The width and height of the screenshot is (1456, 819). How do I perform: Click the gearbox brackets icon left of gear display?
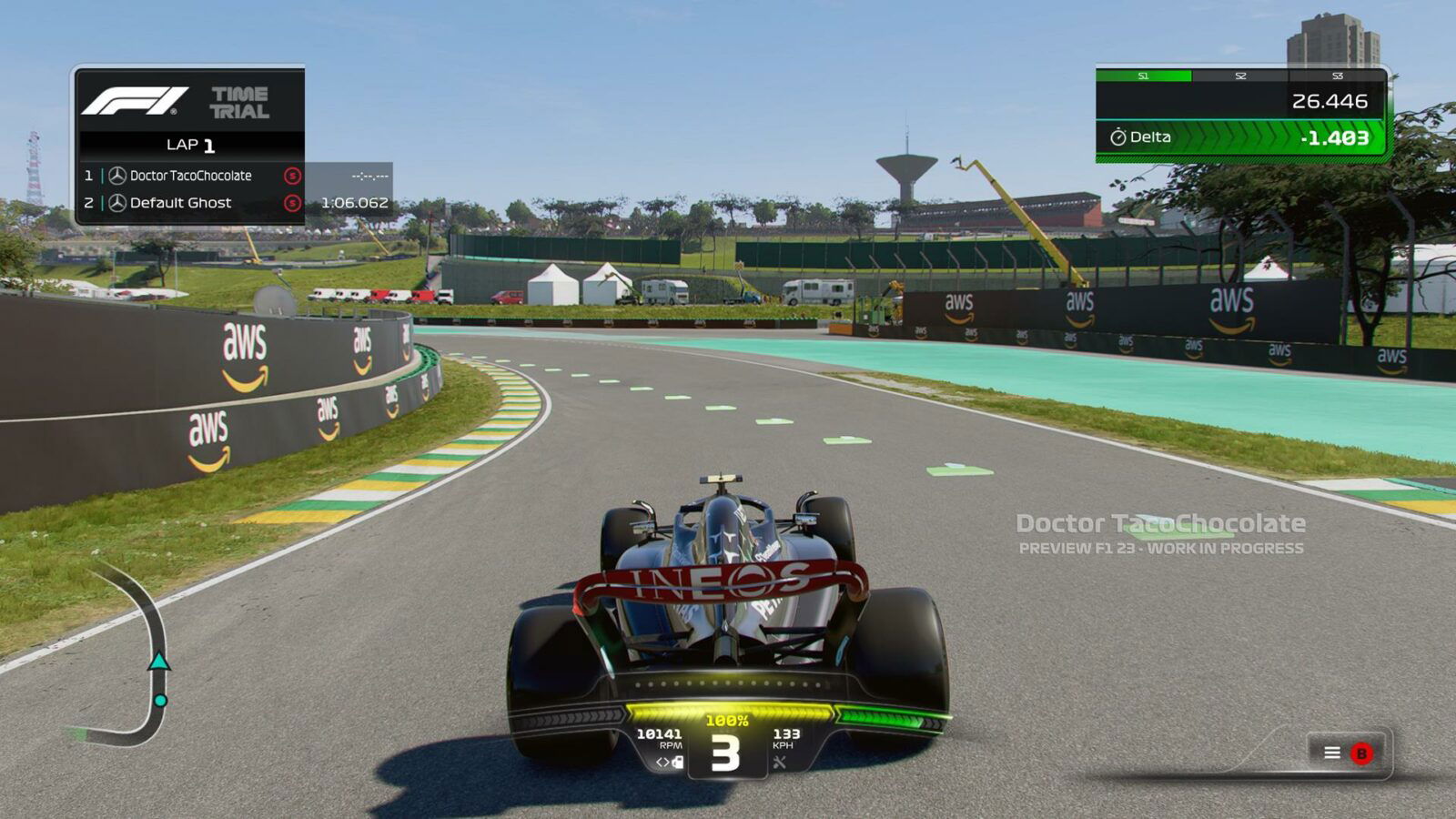click(664, 762)
